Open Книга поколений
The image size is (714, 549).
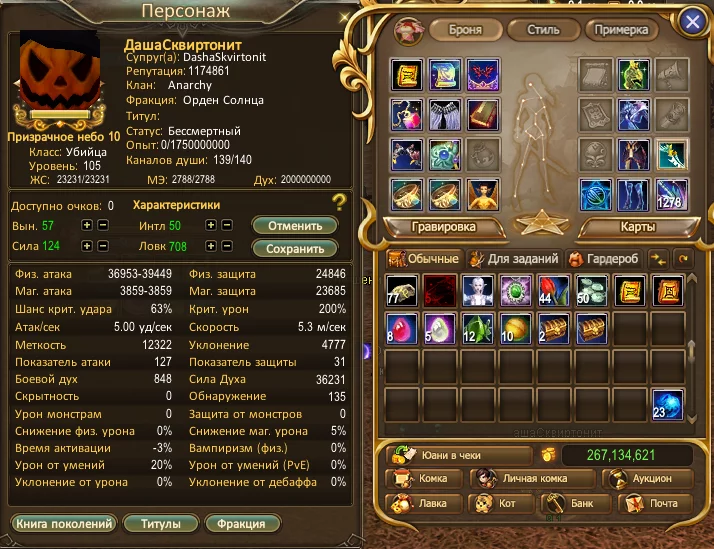pos(64,523)
